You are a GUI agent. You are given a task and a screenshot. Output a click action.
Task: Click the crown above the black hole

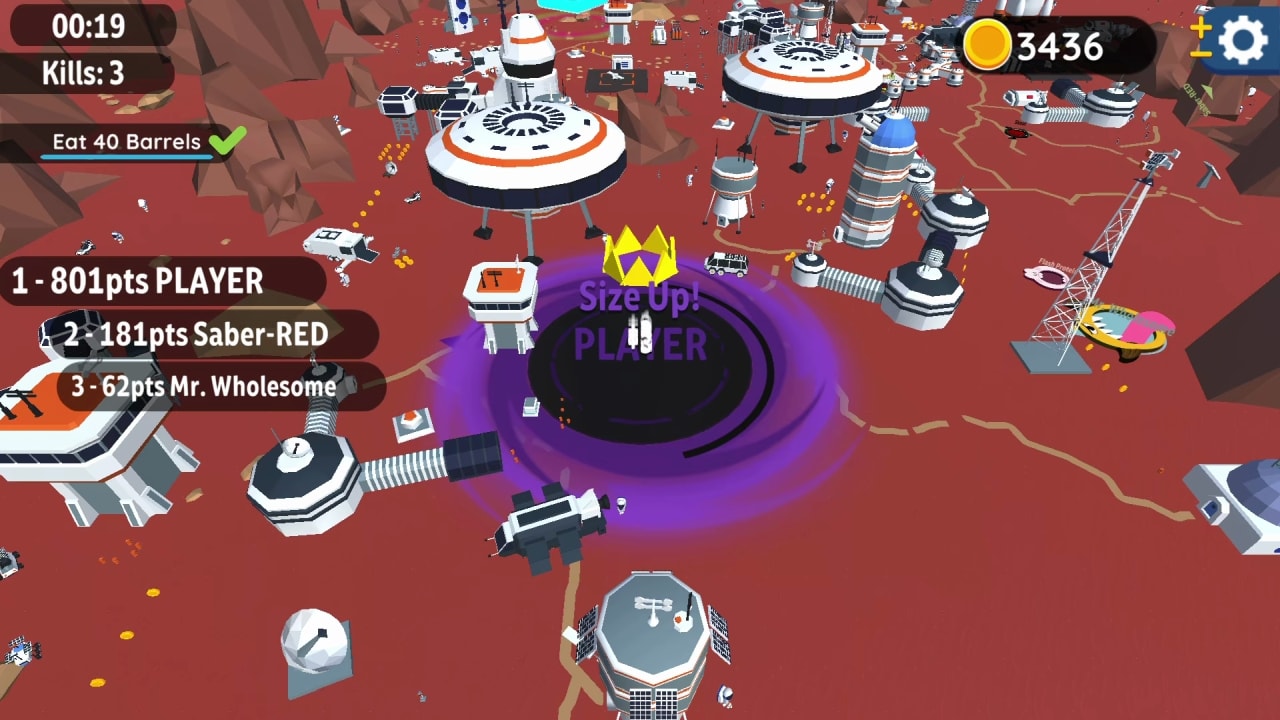[640, 254]
